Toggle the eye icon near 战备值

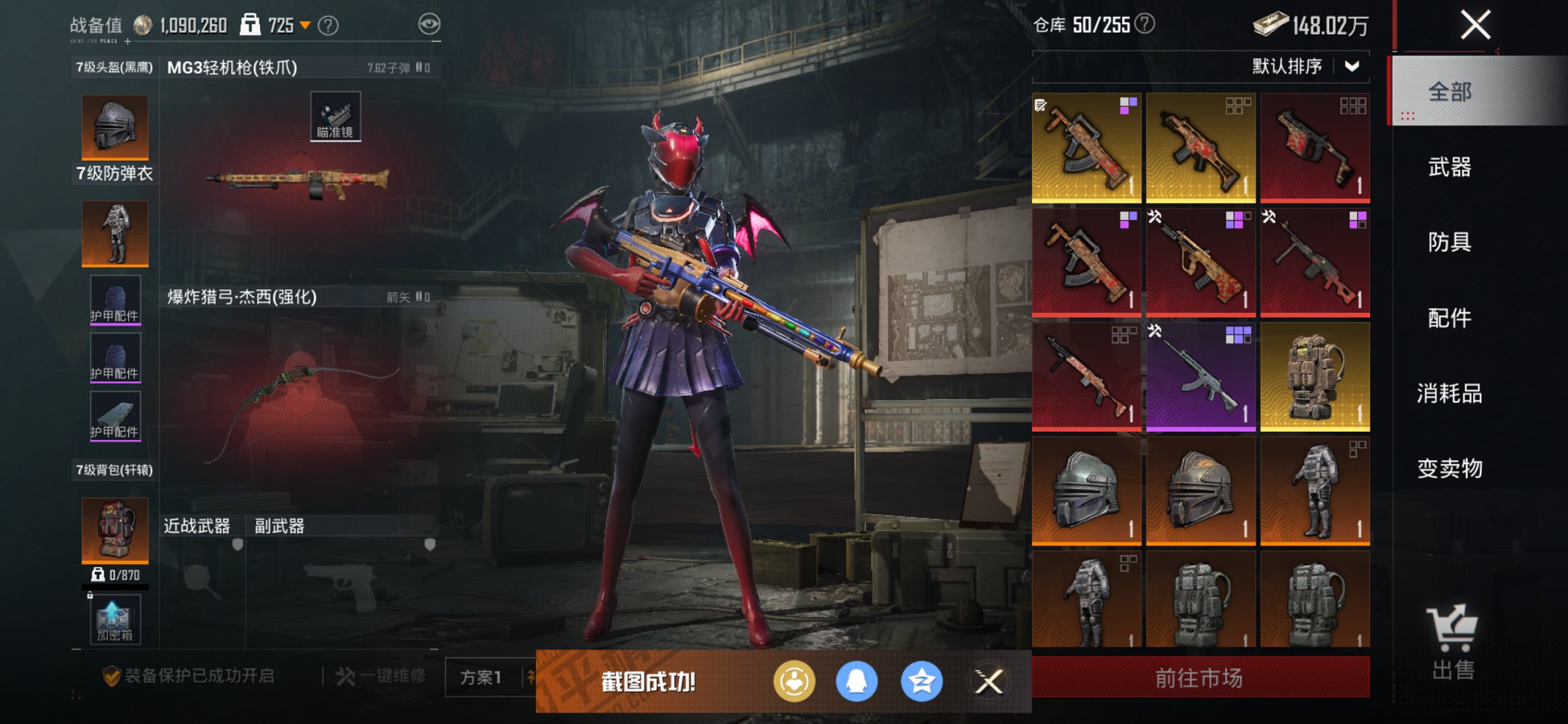pyautogui.click(x=431, y=23)
